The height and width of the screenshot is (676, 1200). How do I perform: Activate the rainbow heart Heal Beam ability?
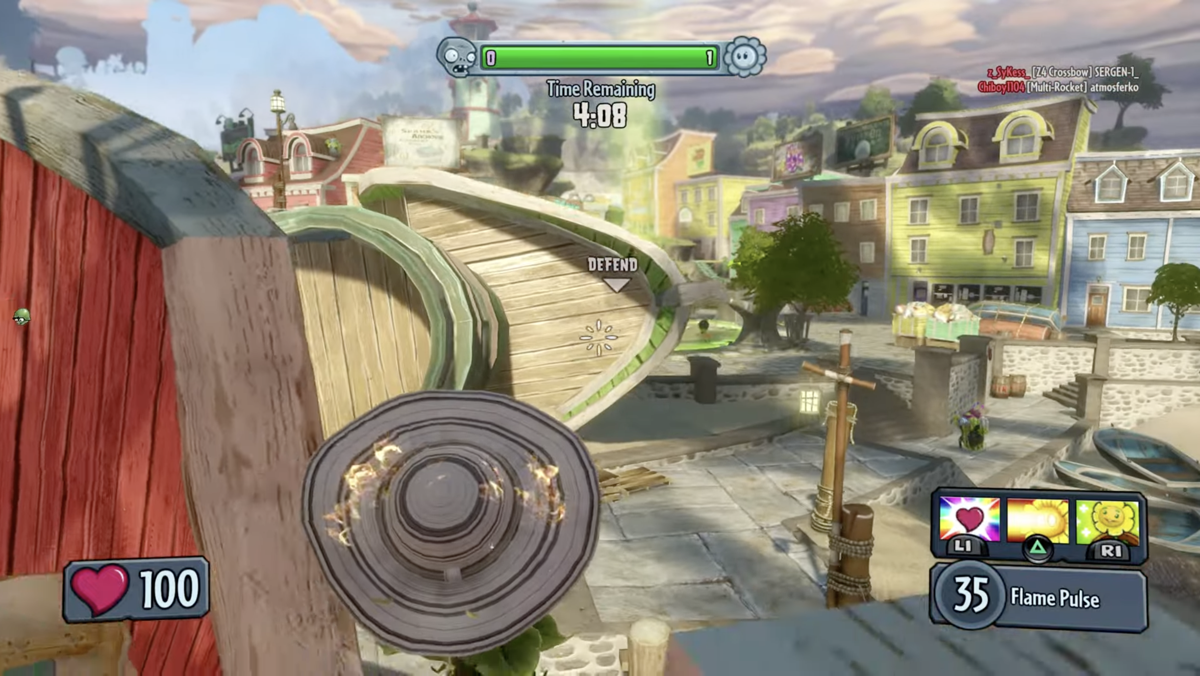click(x=970, y=521)
